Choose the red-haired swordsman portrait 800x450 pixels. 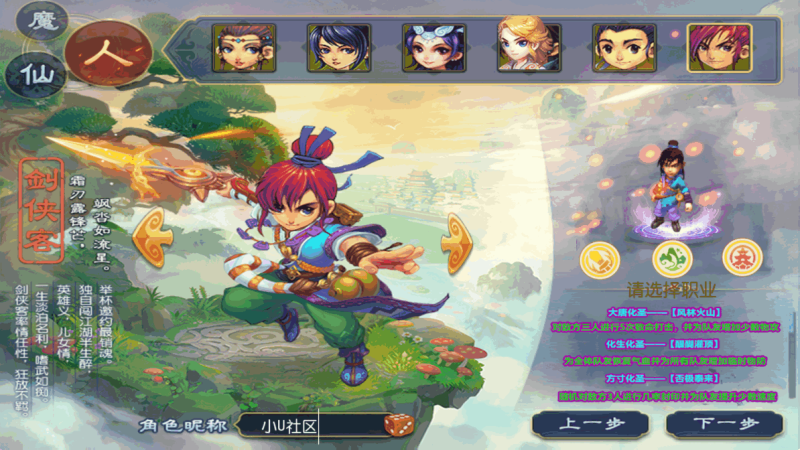[x=719, y=48]
